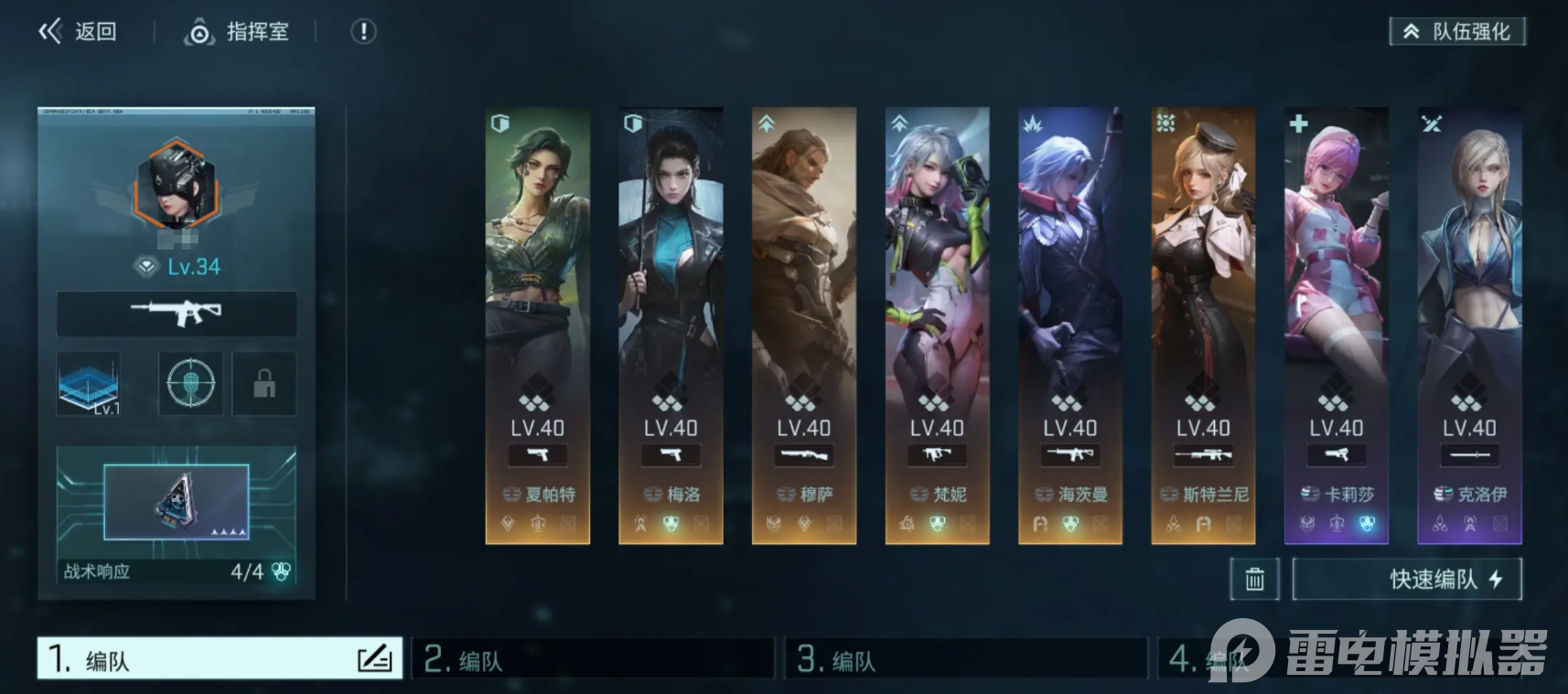Open the crosshair targeting skill slot
This screenshot has height=694, width=1568.
tap(190, 383)
